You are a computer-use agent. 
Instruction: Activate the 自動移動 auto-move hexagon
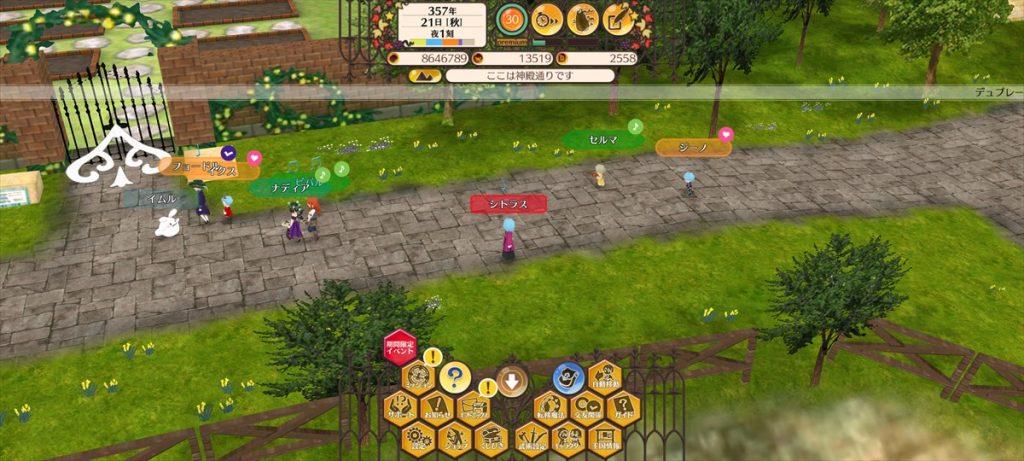coord(604,378)
